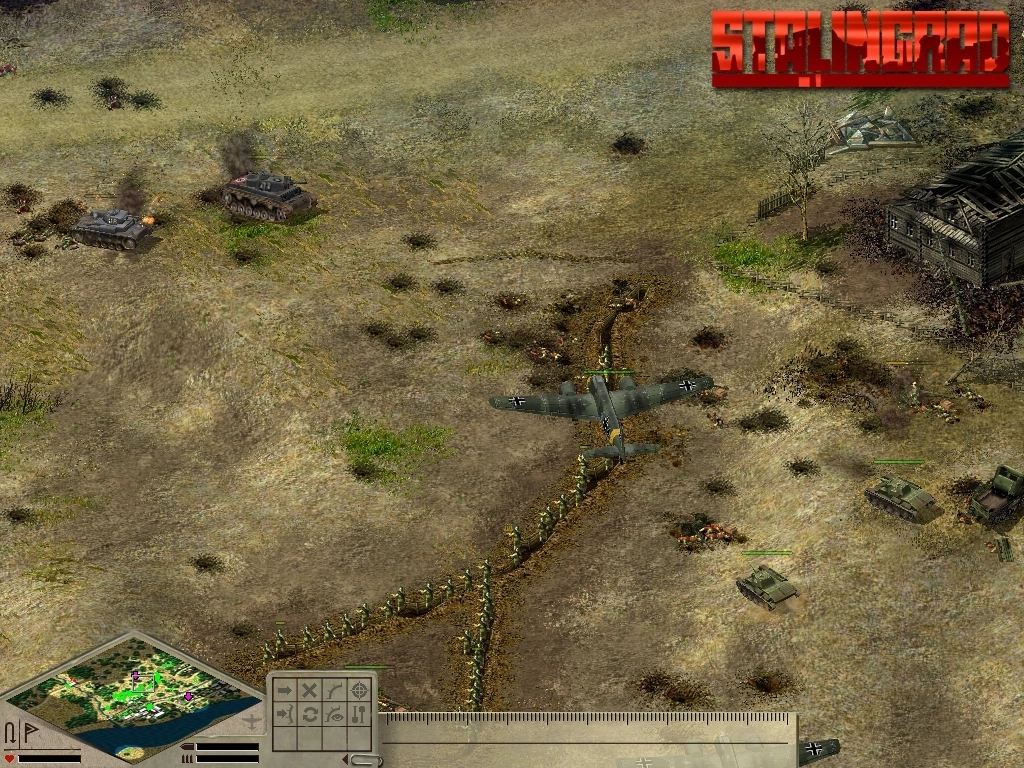Select the arrow-into-arc command icon
The image size is (1024, 768).
[x=285, y=714]
